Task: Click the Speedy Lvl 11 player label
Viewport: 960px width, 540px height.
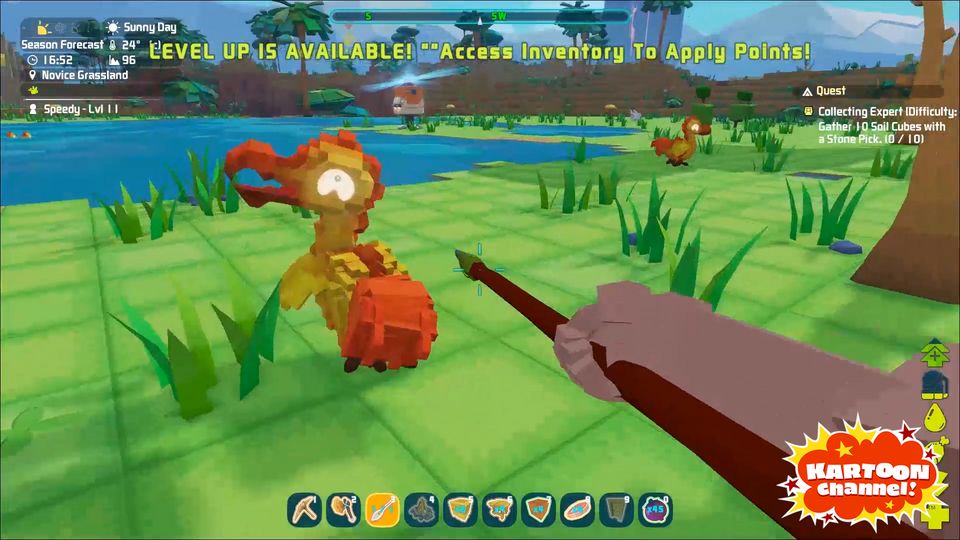Action: 73,108
